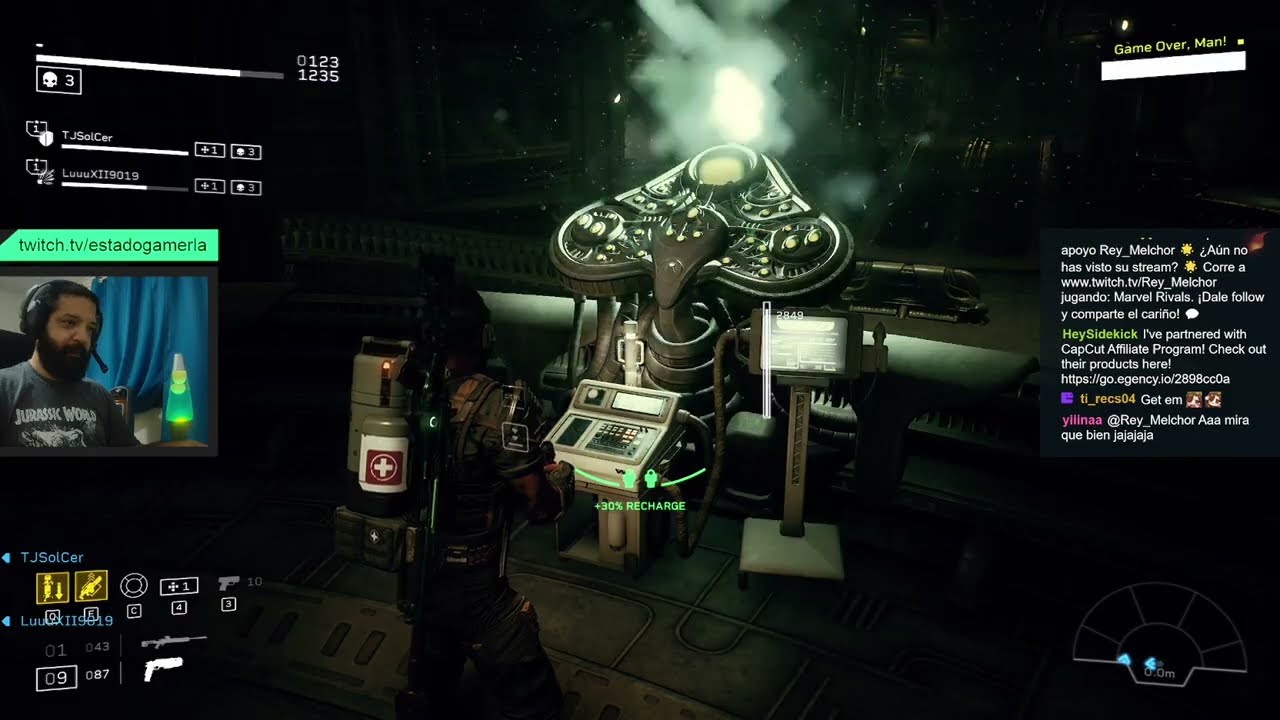Open the CapCut affiliate link in chat

click(x=1145, y=379)
